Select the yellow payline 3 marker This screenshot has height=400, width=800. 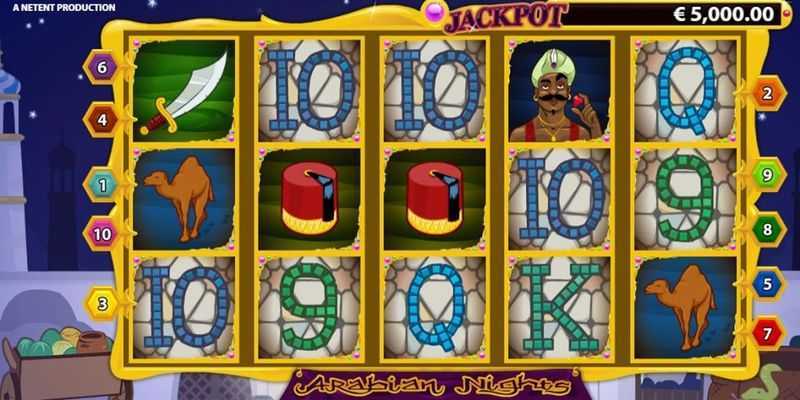click(x=101, y=302)
